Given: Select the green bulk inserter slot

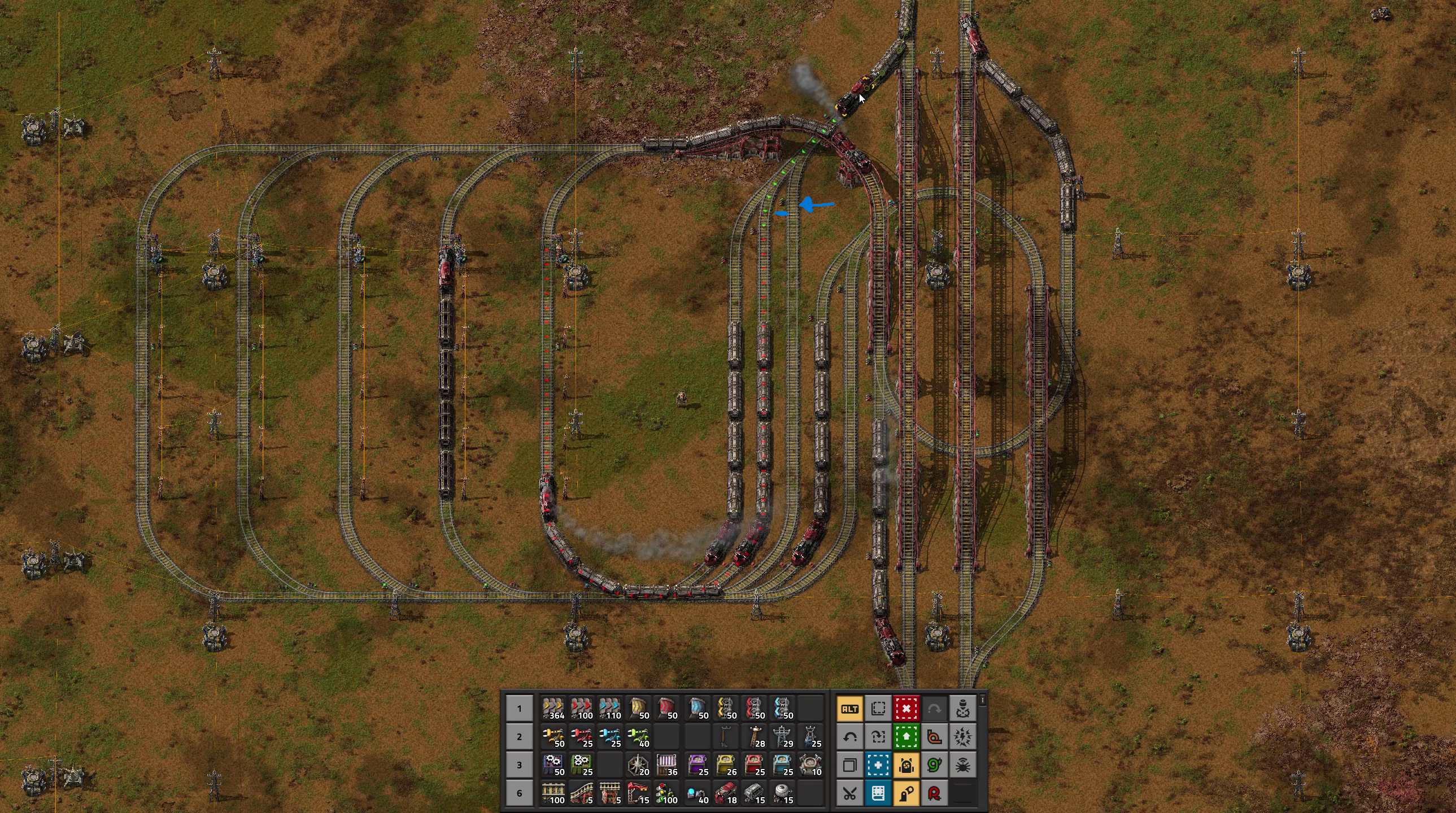Looking at the screenshot, I should tap(639, 737).
